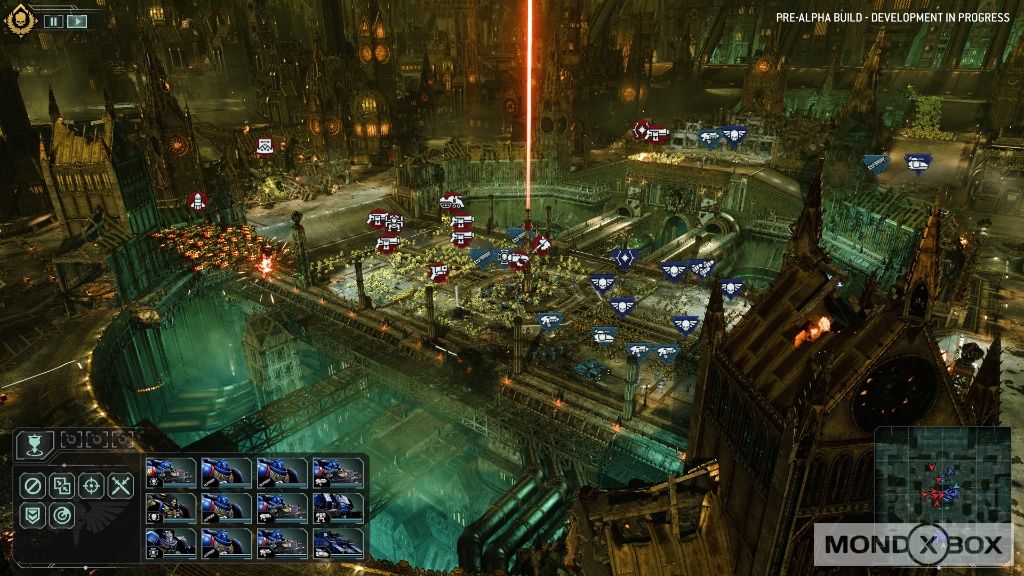Click the circular spiral command icon
The width and height of the screenshot is (1024, 576).
pos(62,516)
